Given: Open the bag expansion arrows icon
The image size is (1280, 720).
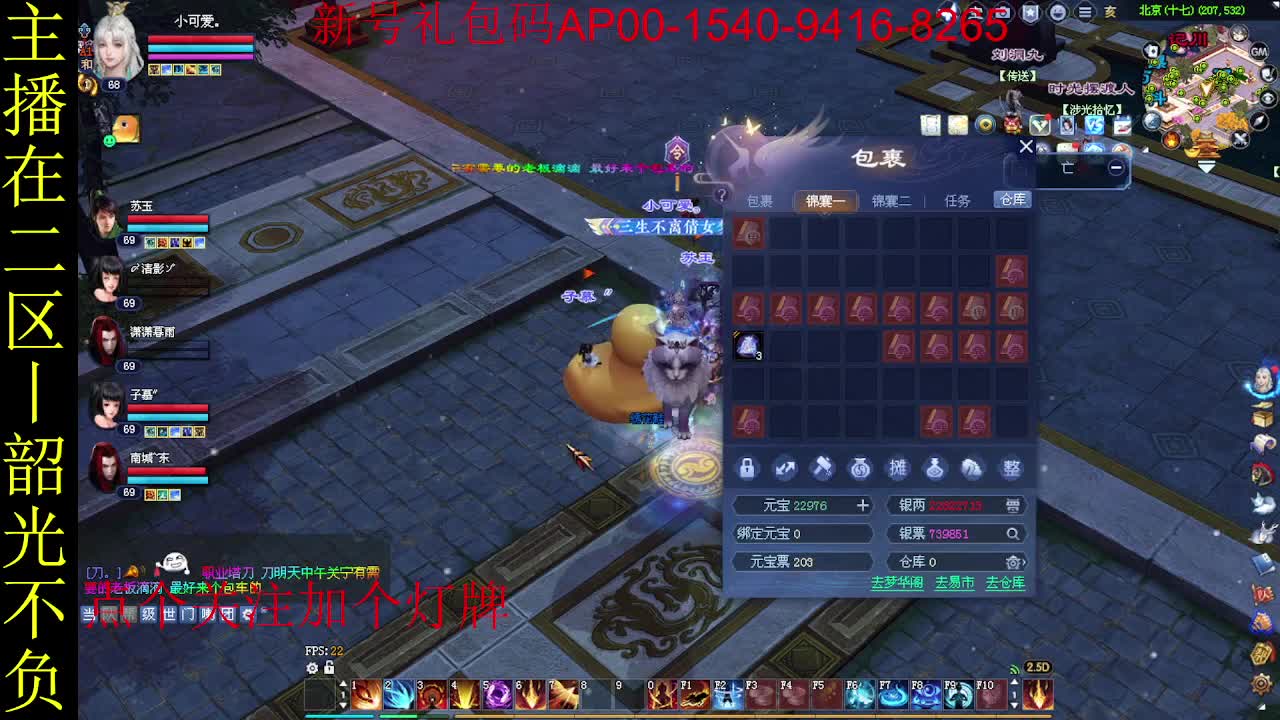Looking at the screenshot, I should (x=785, y=469).
